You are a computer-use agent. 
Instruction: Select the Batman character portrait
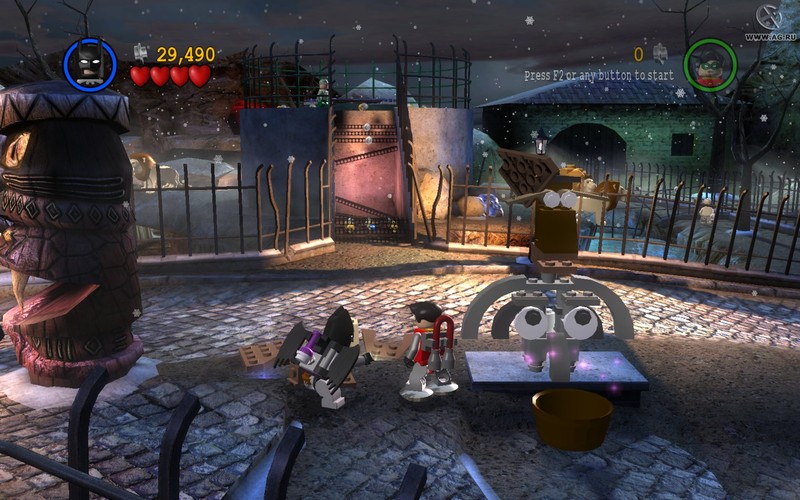[90, 65]
